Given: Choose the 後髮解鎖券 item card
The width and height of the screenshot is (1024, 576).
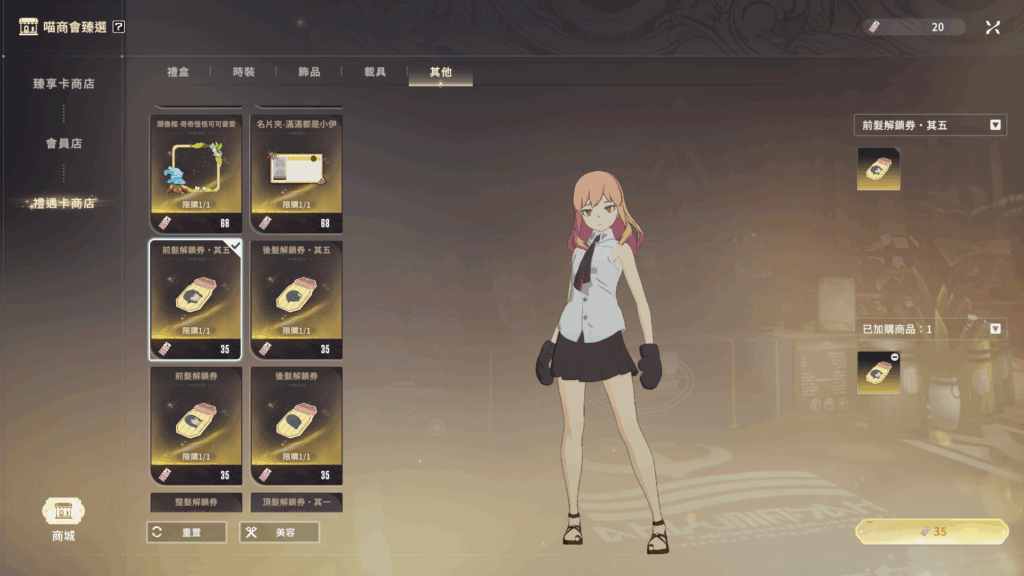Looking at the screenshot, I should pyautogui.click(x=296, y=425).
